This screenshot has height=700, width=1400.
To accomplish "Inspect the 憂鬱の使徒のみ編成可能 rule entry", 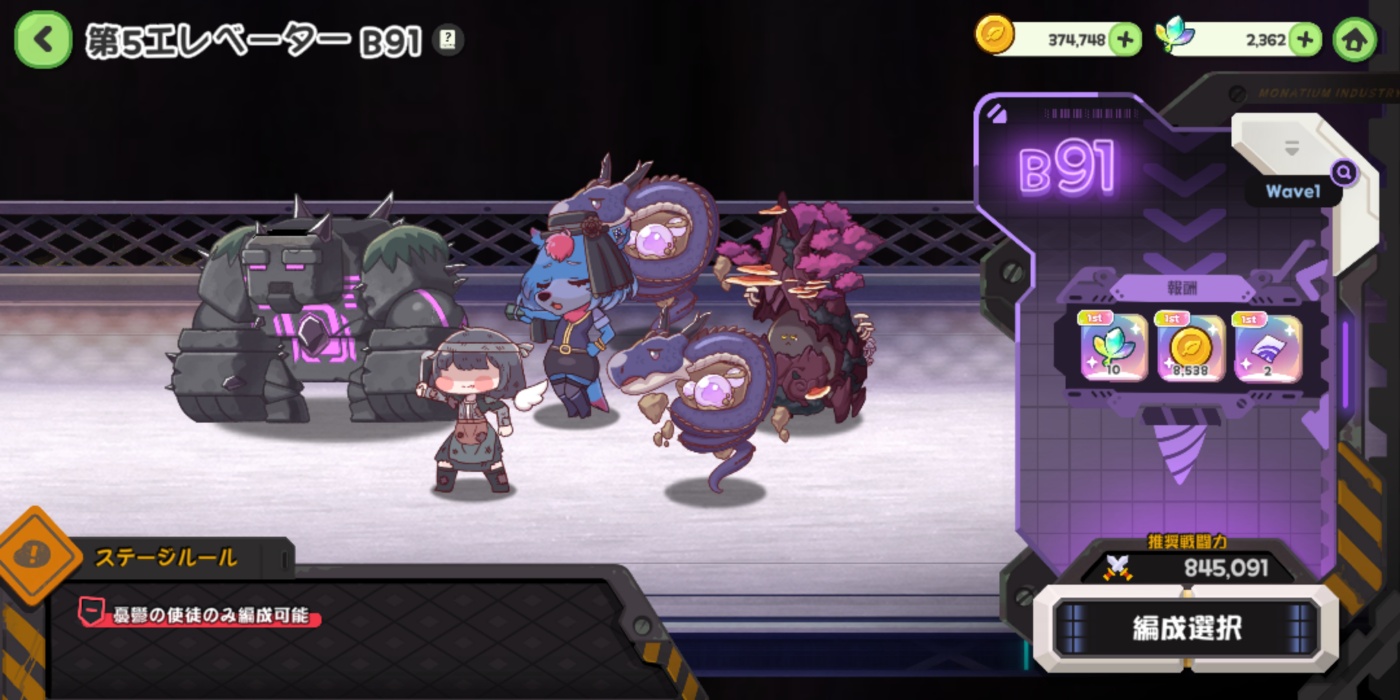I will coord(200,614).
